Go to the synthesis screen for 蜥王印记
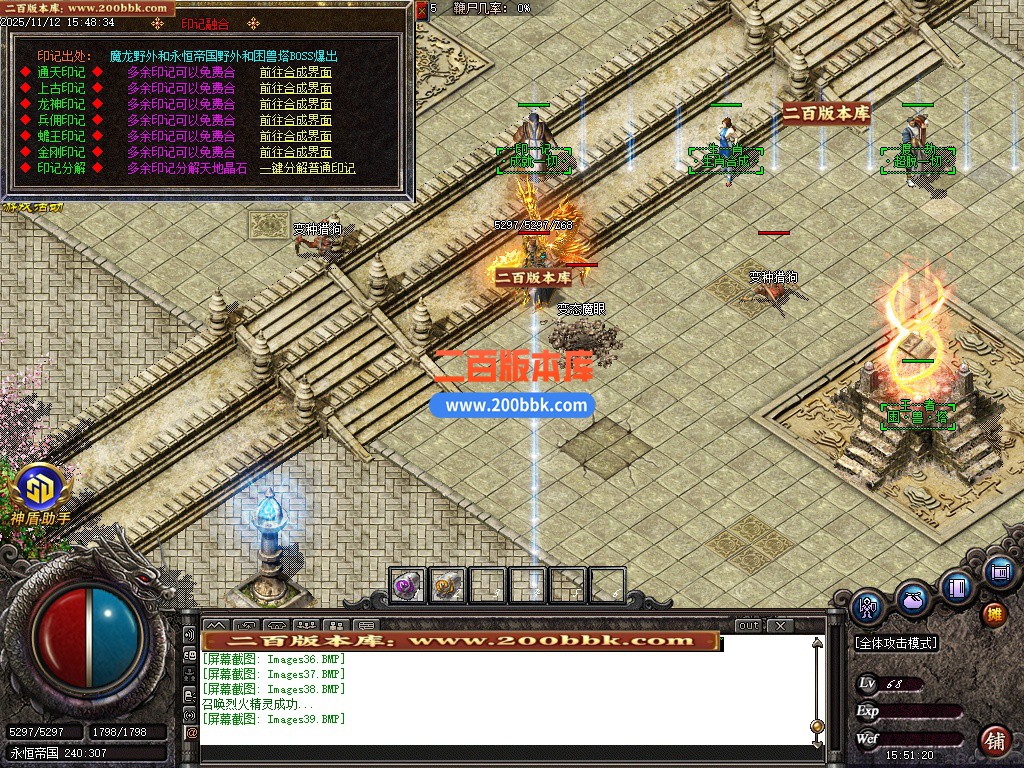This screenshot has height=768, width=1024. point(295,136)
